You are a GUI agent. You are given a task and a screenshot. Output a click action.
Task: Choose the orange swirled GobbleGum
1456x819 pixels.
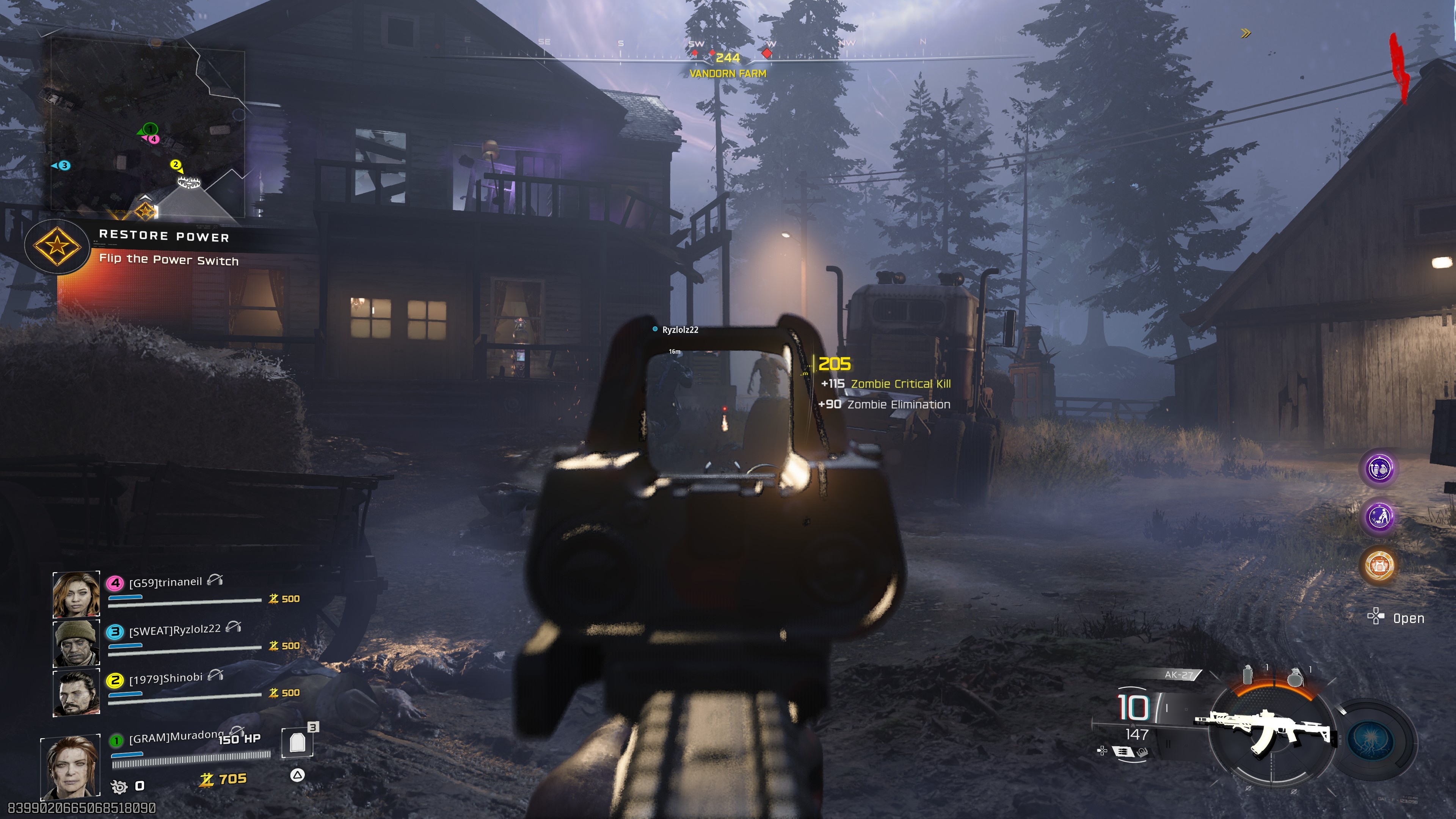(1379, 565)
